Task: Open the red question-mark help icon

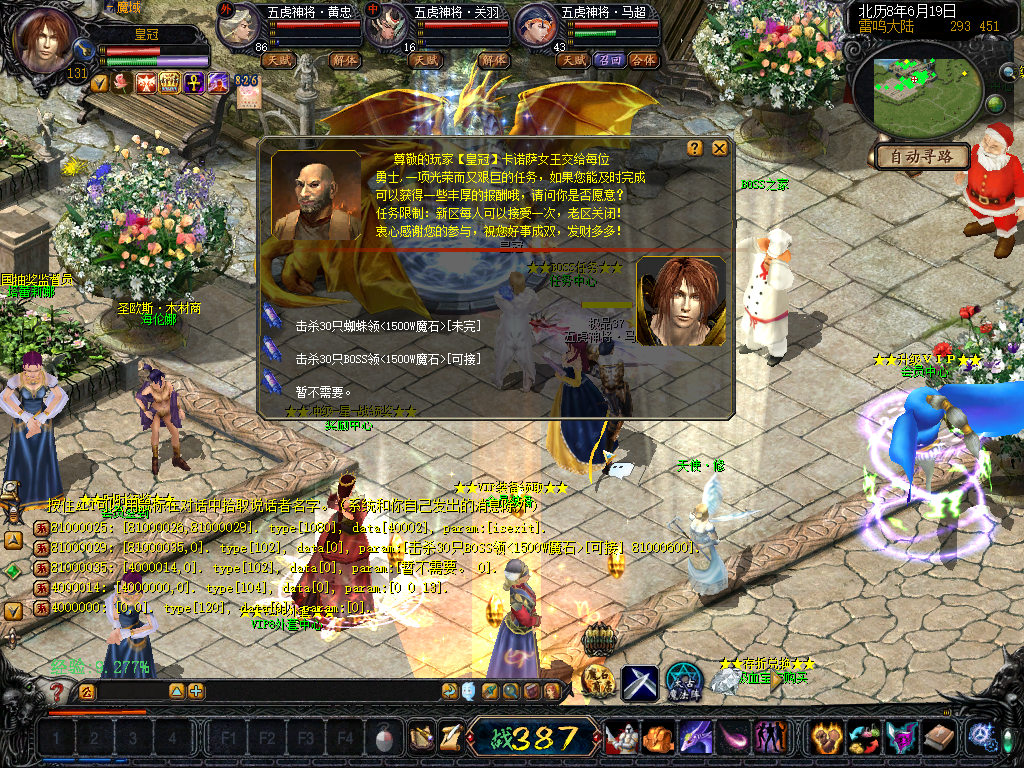Action: tap(59, 691)
